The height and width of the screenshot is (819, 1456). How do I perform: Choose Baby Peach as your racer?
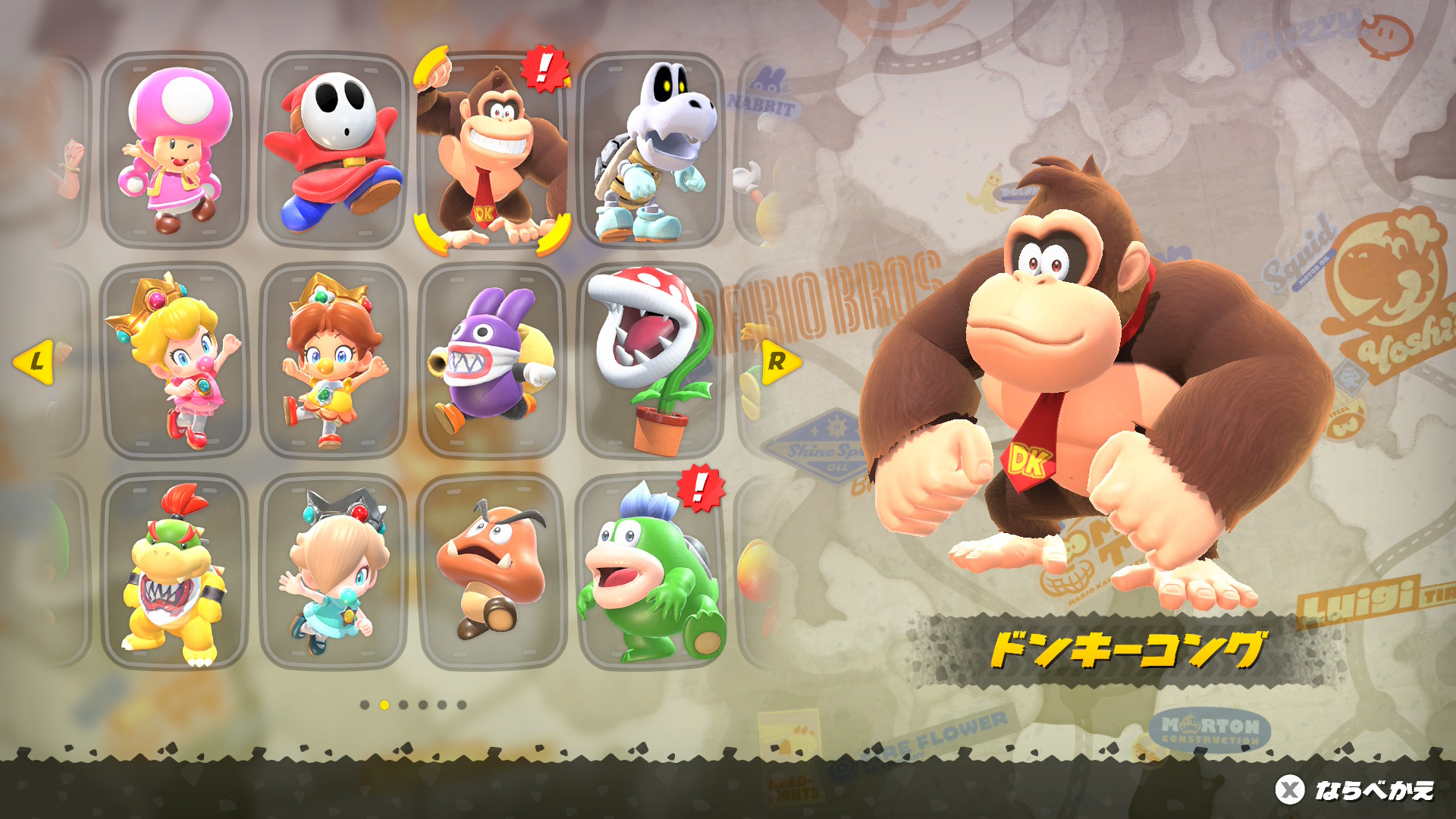pyautogui.click(x=174, y=361)
